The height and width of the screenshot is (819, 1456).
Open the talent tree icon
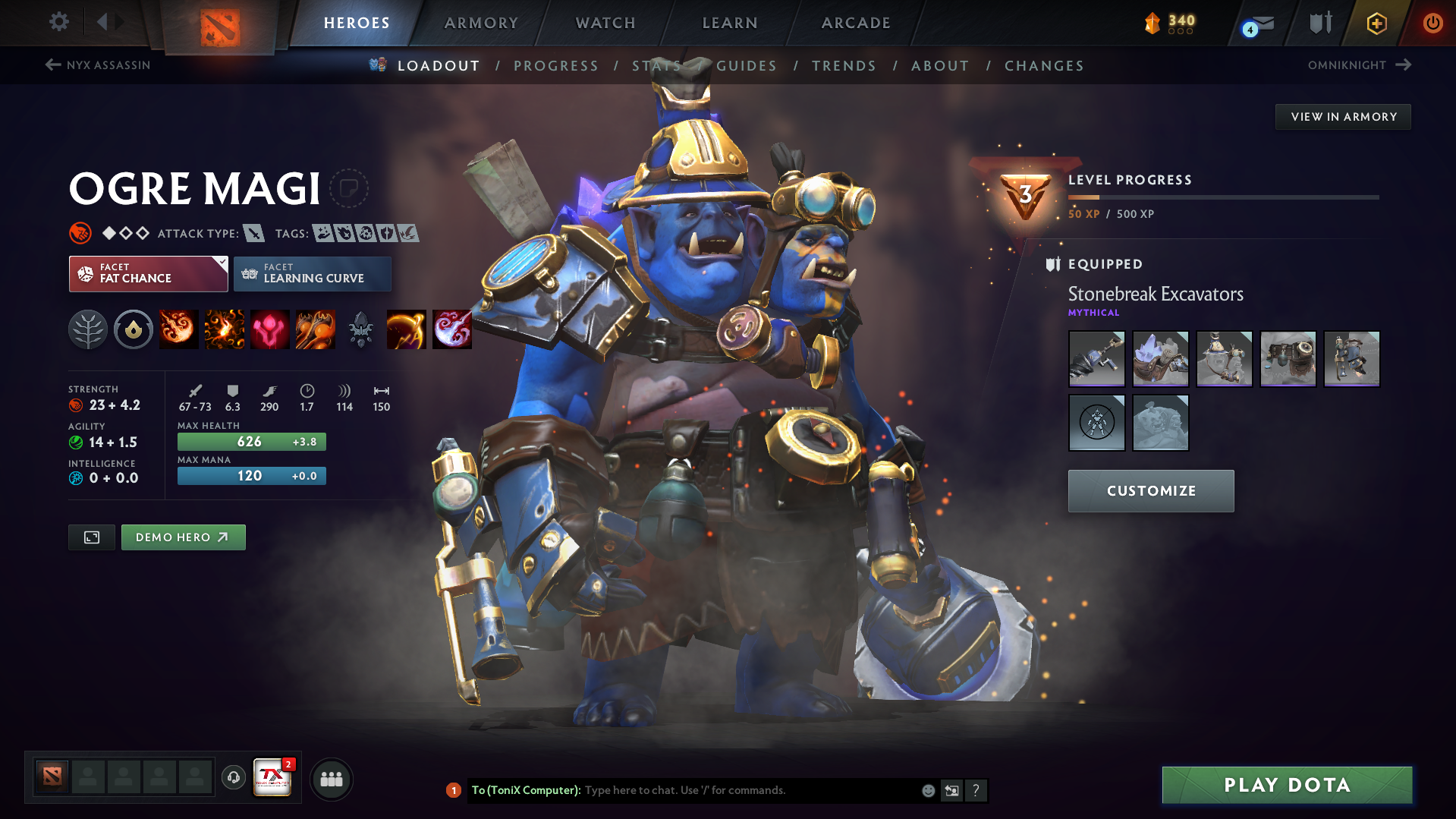point(87,329)
